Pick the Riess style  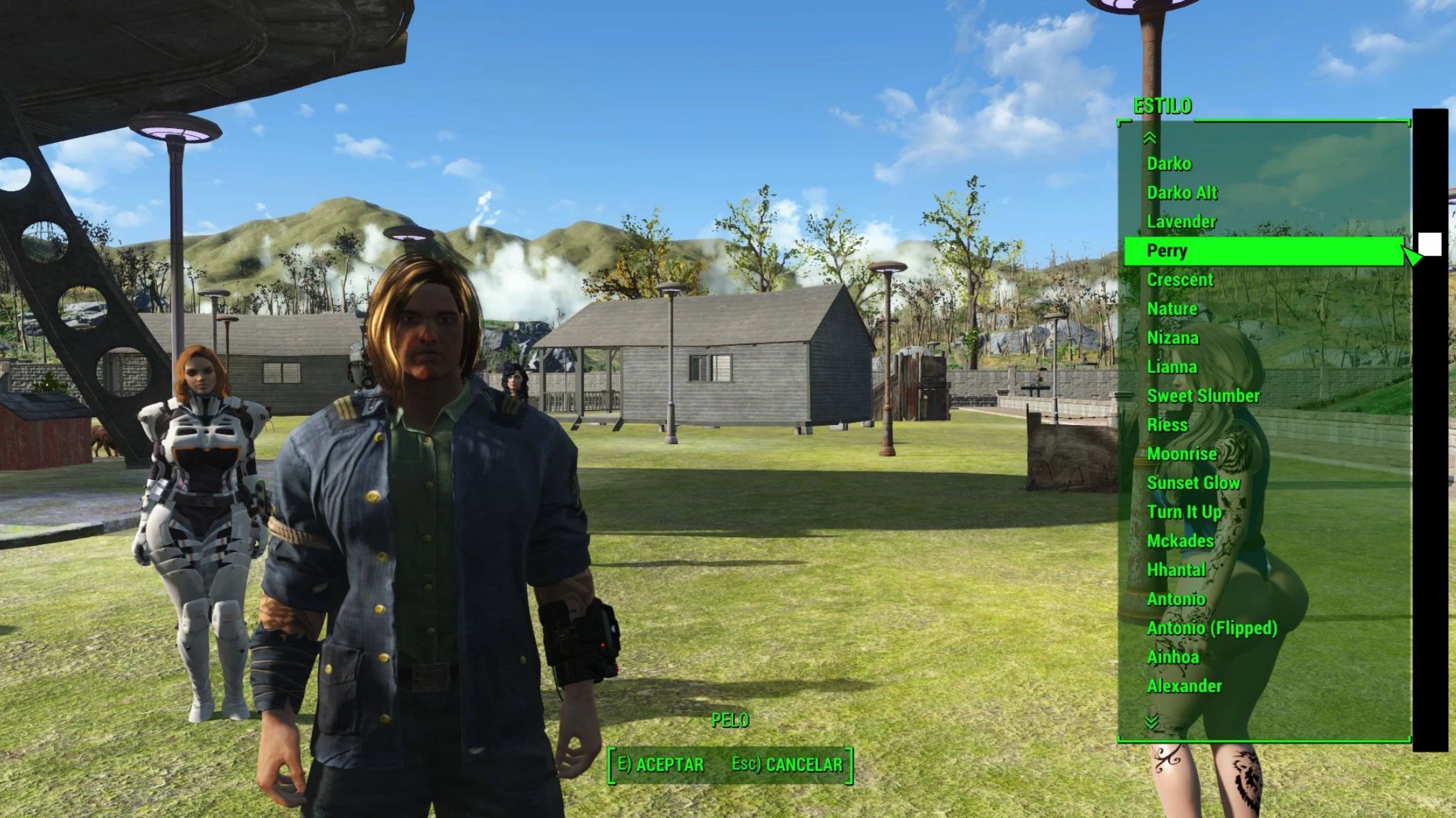[1168, 425]
